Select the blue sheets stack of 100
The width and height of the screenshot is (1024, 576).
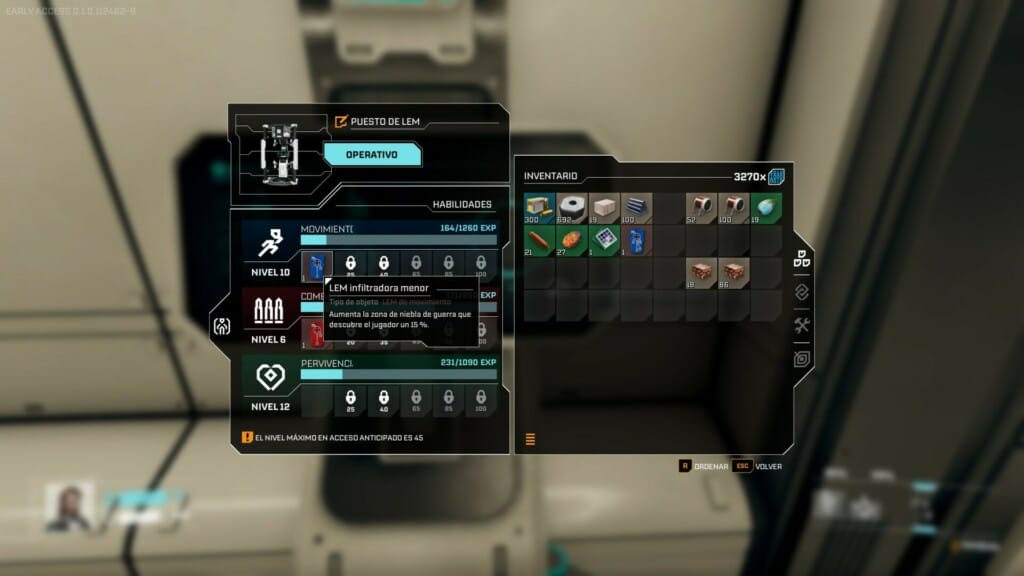(636, 208)
